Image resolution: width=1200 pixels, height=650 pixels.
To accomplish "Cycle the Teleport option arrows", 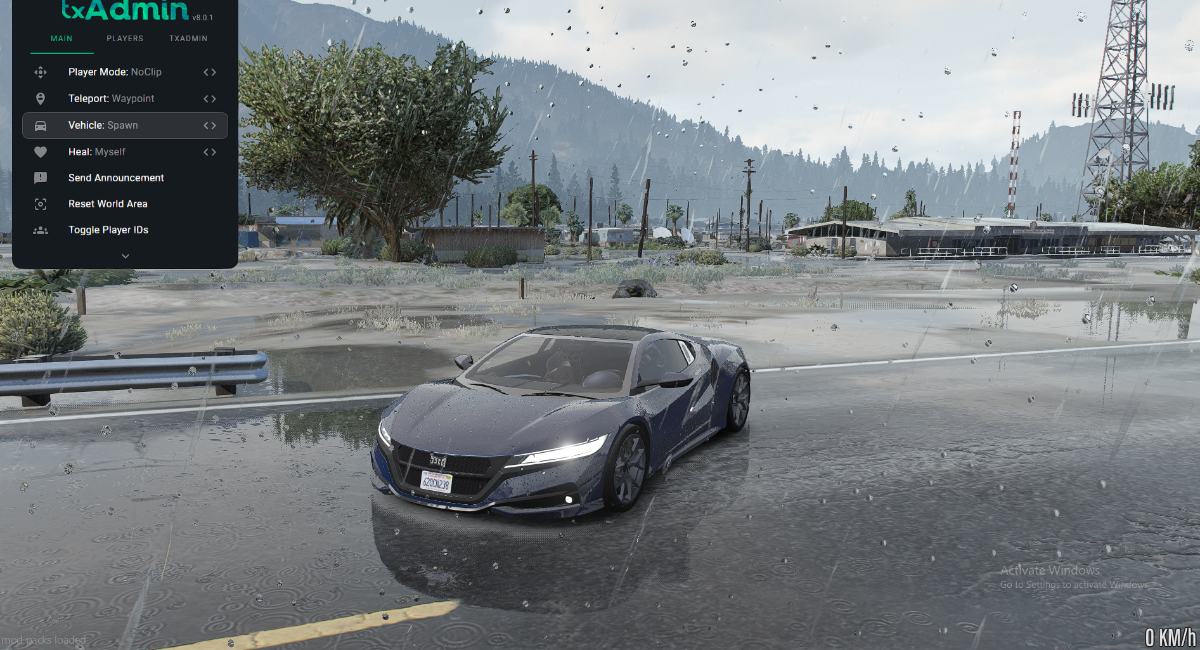I will coord(209,99).
